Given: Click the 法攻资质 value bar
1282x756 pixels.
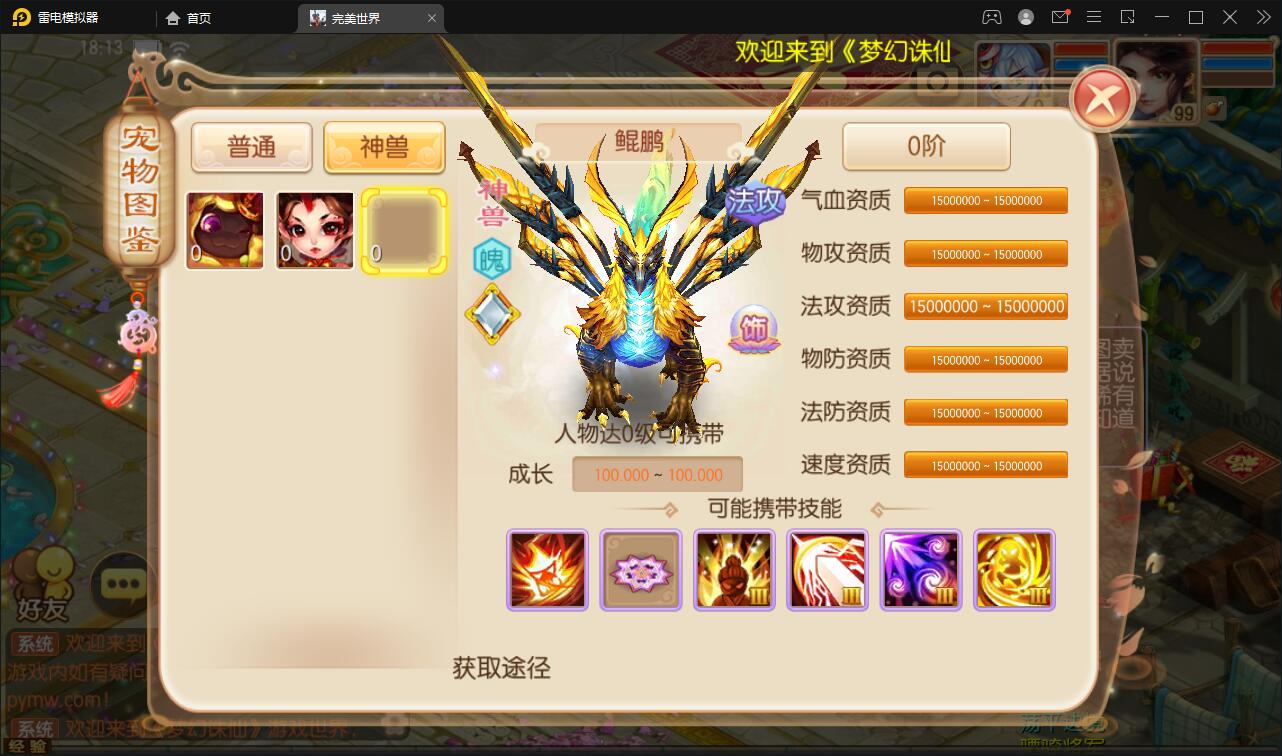Looking at the screenshot, I should point(985,306).
